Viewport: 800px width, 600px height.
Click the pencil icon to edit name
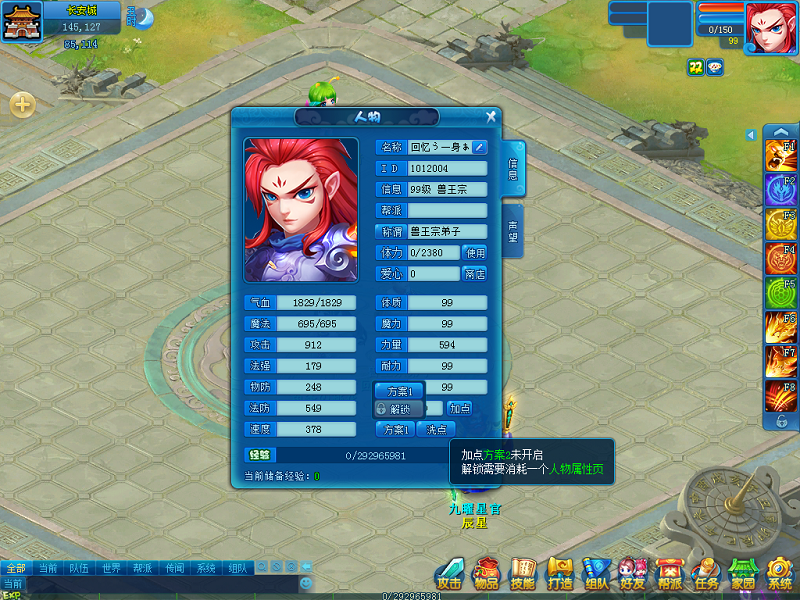pyautogui.click(x=480, y=147)
